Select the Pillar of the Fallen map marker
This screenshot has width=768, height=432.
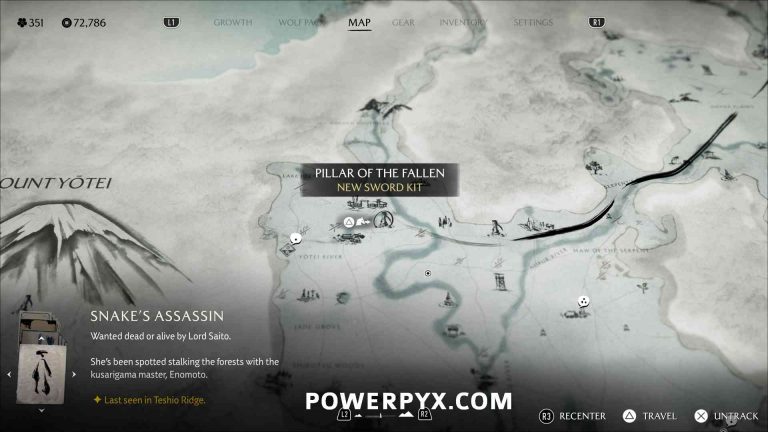[x=383, y=219]
